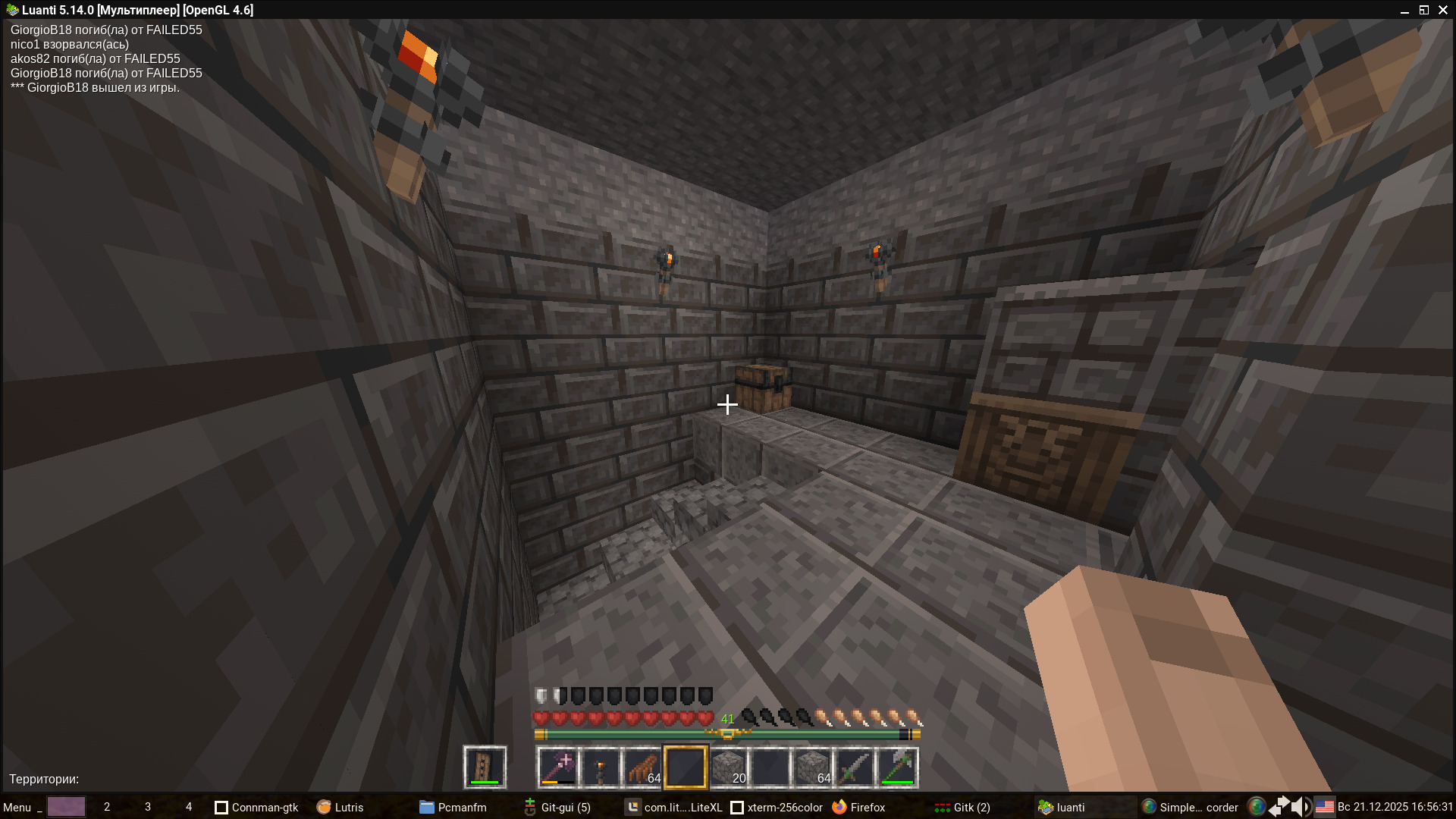Equip the sword from the hotbar
This screenshot has width=1456, height=819.
[855, 767]
